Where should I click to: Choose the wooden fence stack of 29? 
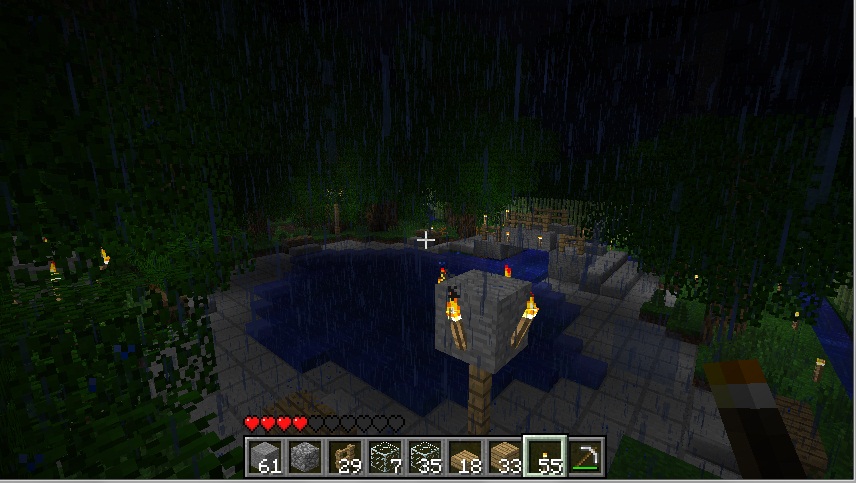[x=345, y=456]
